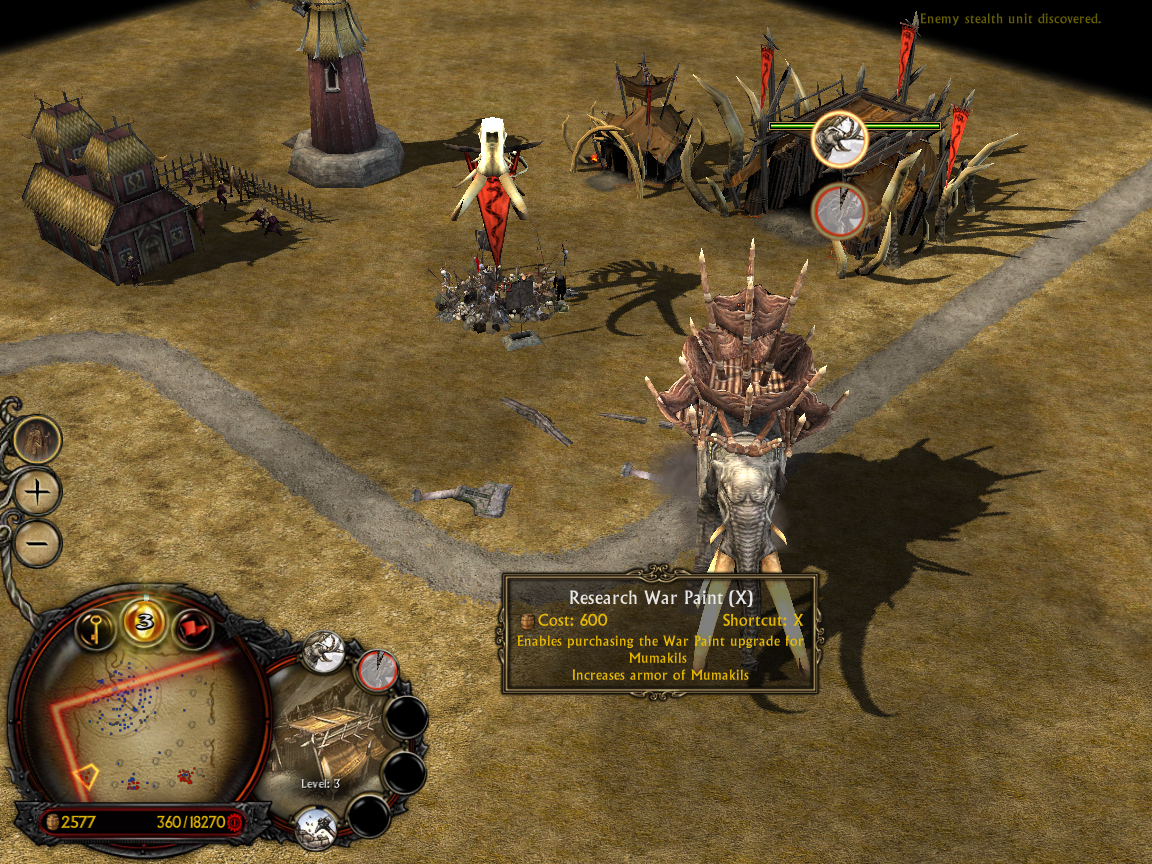This screenshot has width=1152, height=864.
Task: Click the plus button on the side panel
Action: [x=38, y=492]
